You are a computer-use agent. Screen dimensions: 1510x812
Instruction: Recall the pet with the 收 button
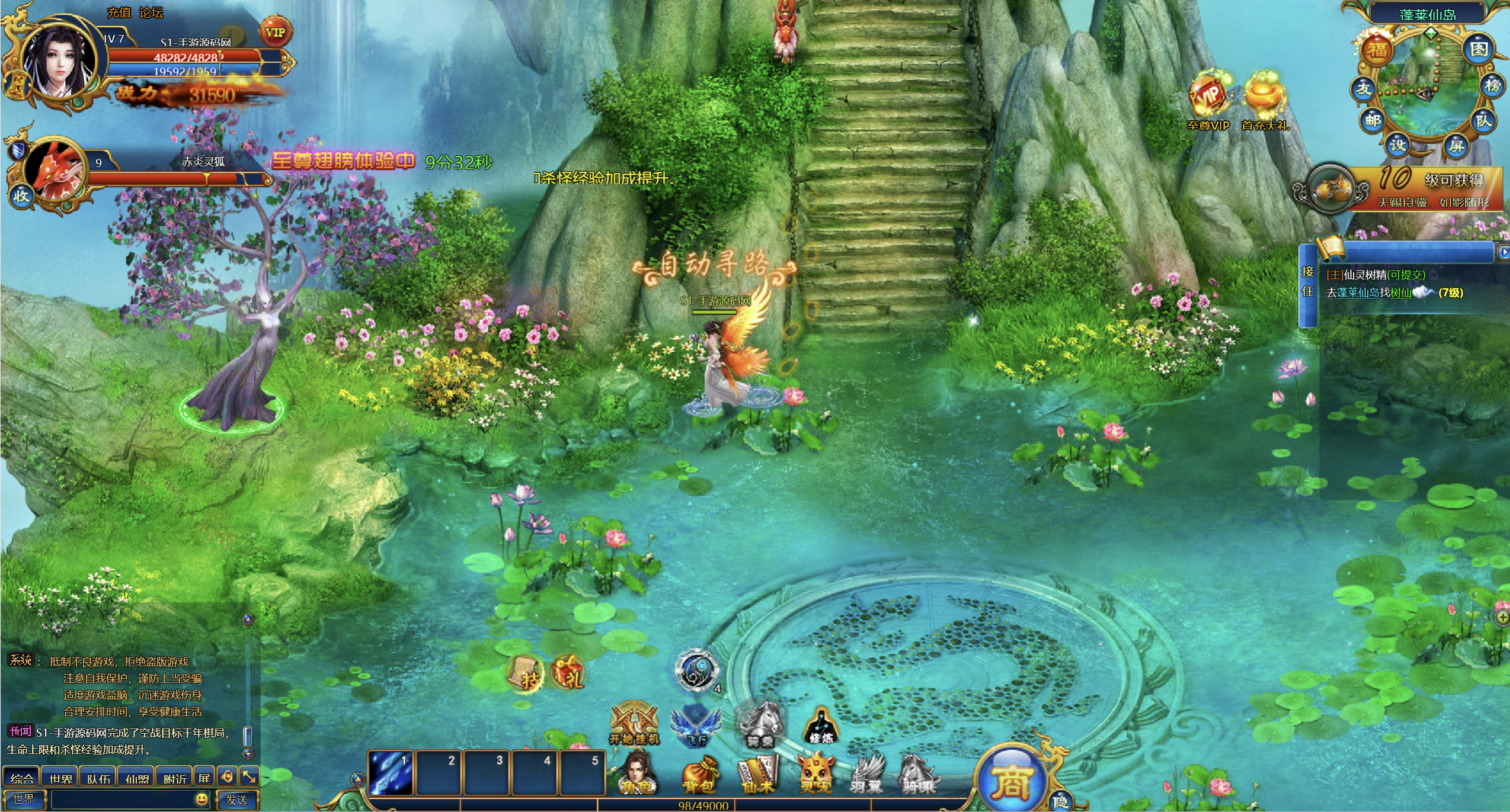click(21, 196)
